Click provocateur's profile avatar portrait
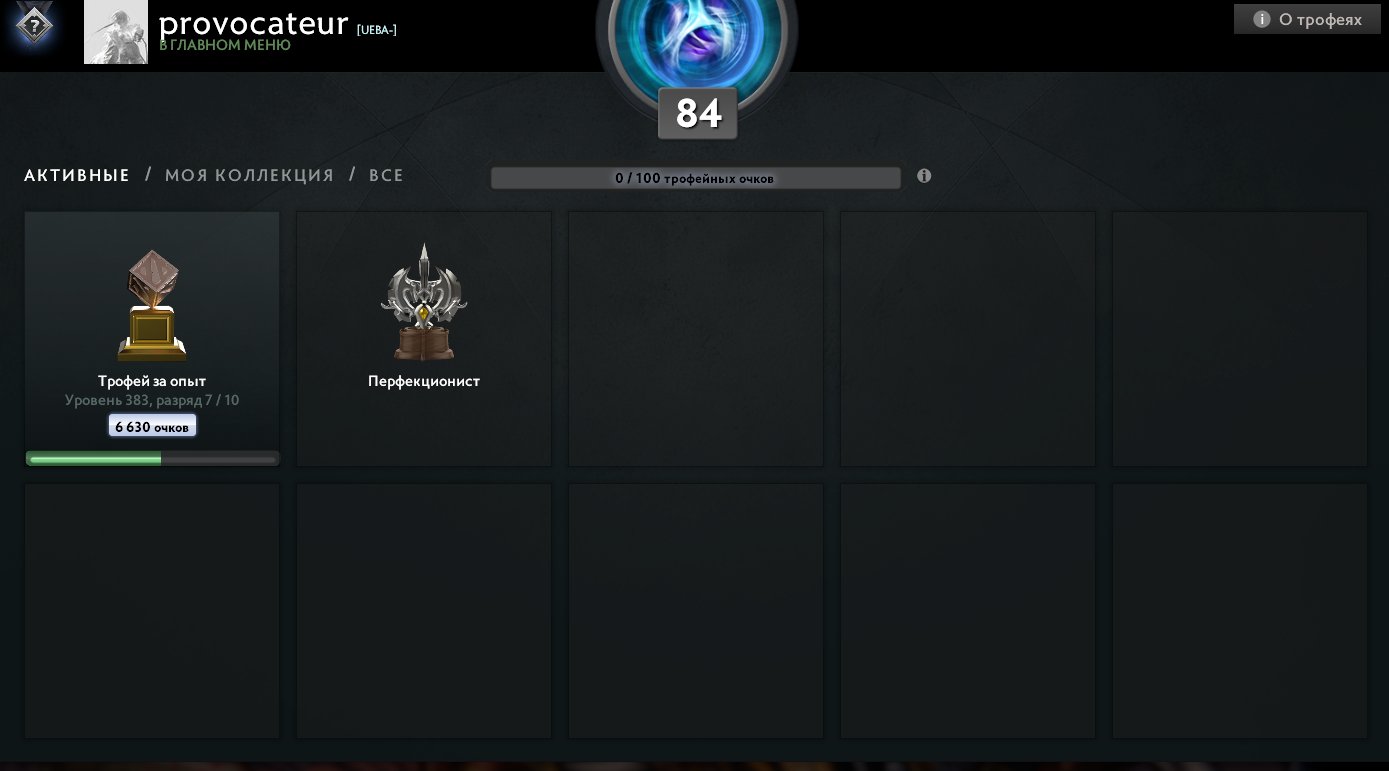 (x=116, y=31)
